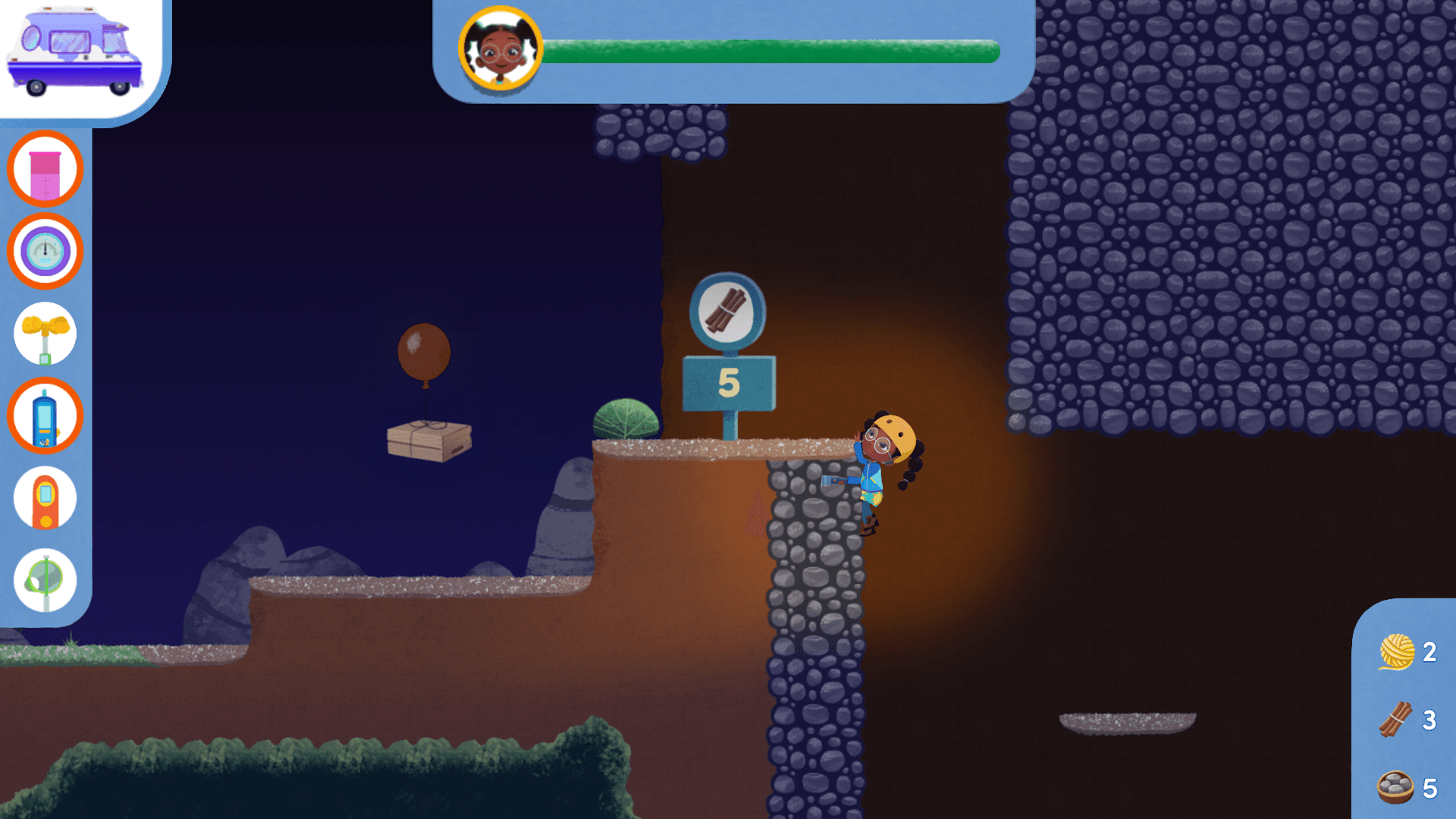The height and width of the screenshot is (819, 1456).
Task: Select the bowl of stones resource
Action: point(1395,787)
